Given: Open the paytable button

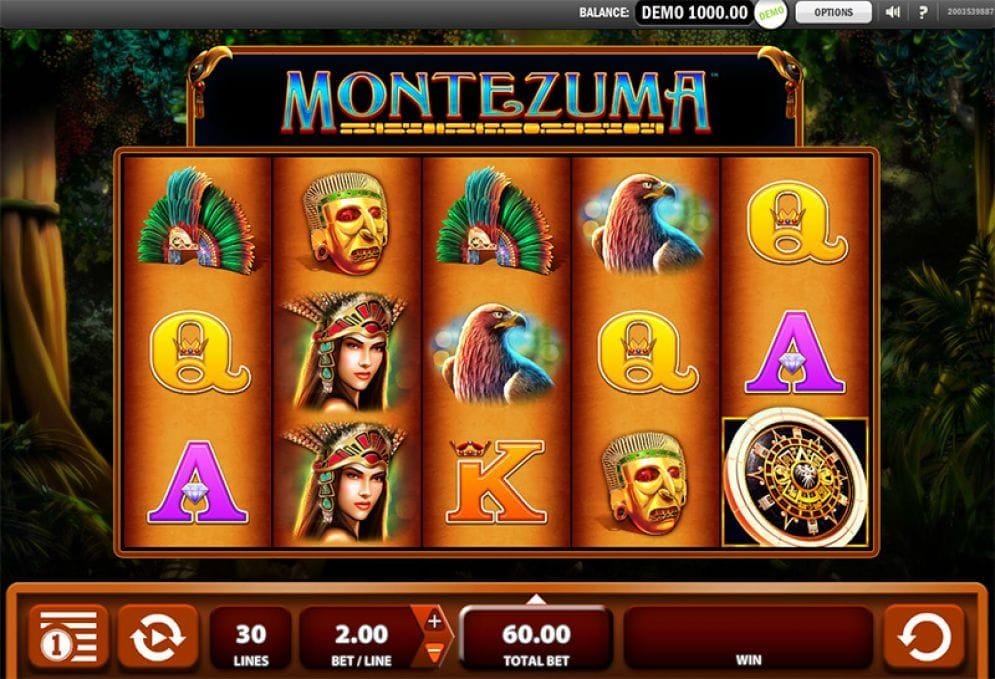Looking at the screenshot, I should (x=68, y=636).
